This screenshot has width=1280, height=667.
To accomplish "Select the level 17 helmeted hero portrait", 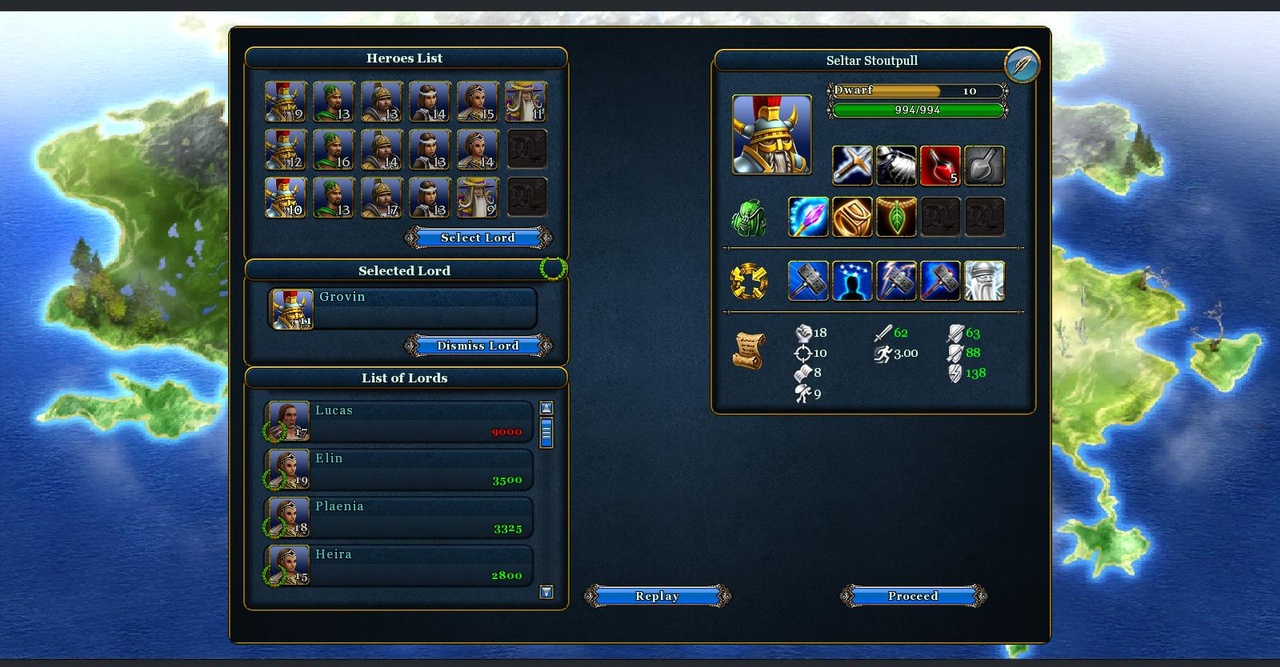I will (382, 198).
